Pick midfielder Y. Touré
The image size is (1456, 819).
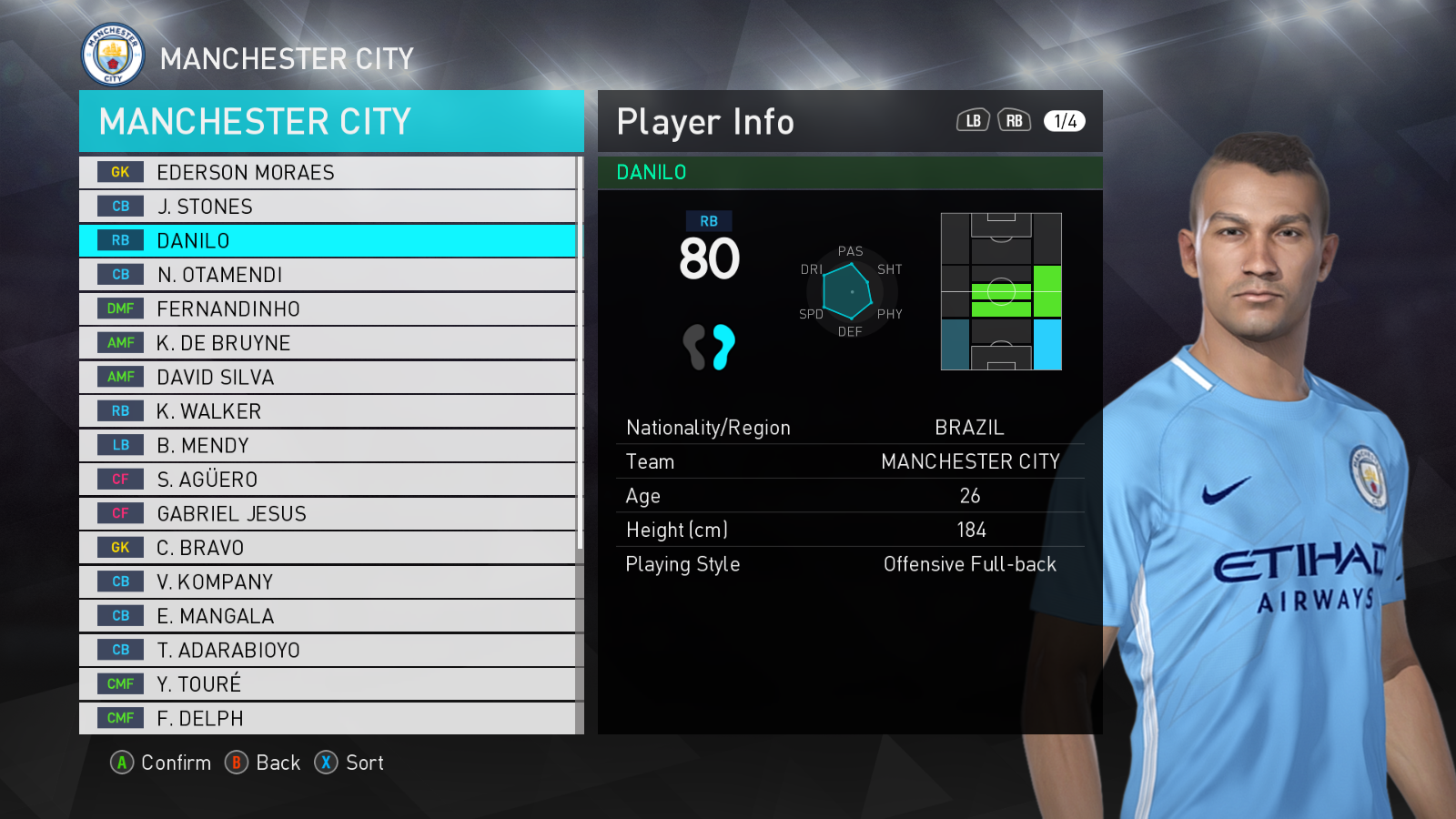pos(328,684)
